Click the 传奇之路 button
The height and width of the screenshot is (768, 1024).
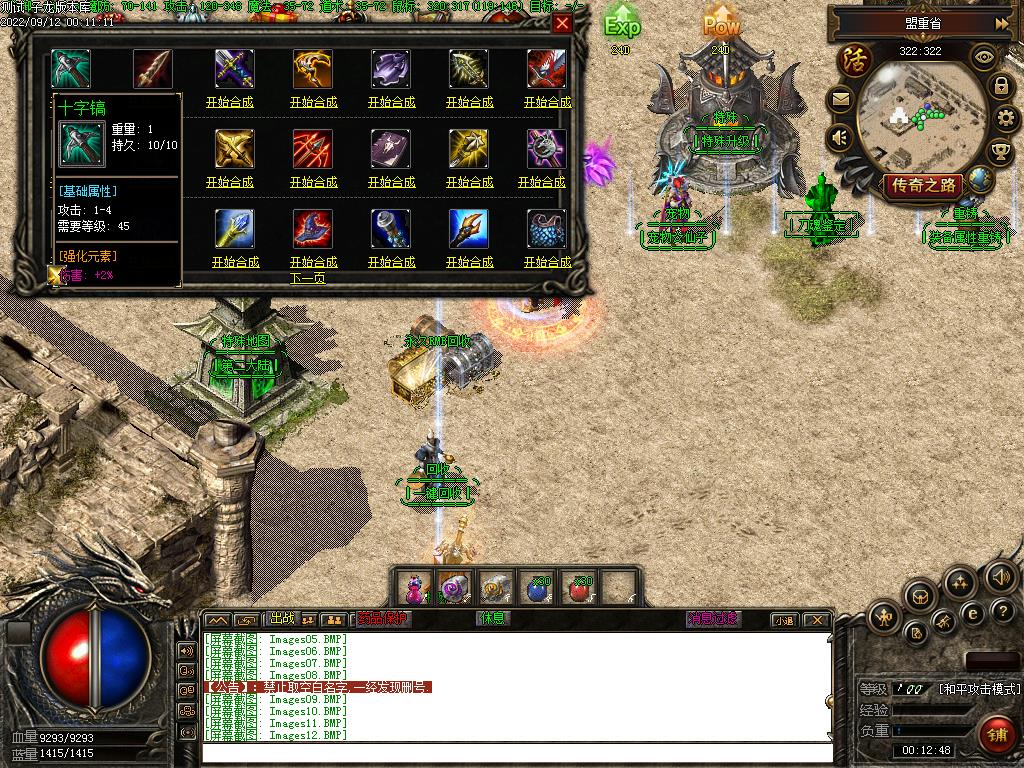[x=922, y=184]
